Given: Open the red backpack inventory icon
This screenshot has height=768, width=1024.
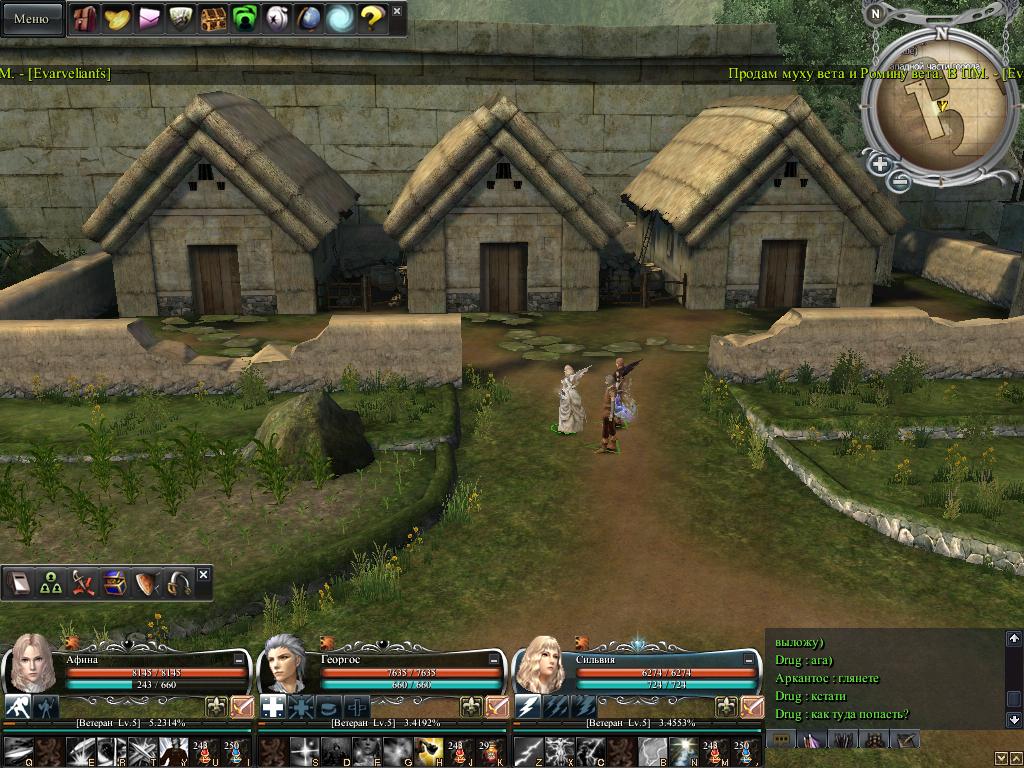Looking at the screenshot, I should tap(86, 18).
